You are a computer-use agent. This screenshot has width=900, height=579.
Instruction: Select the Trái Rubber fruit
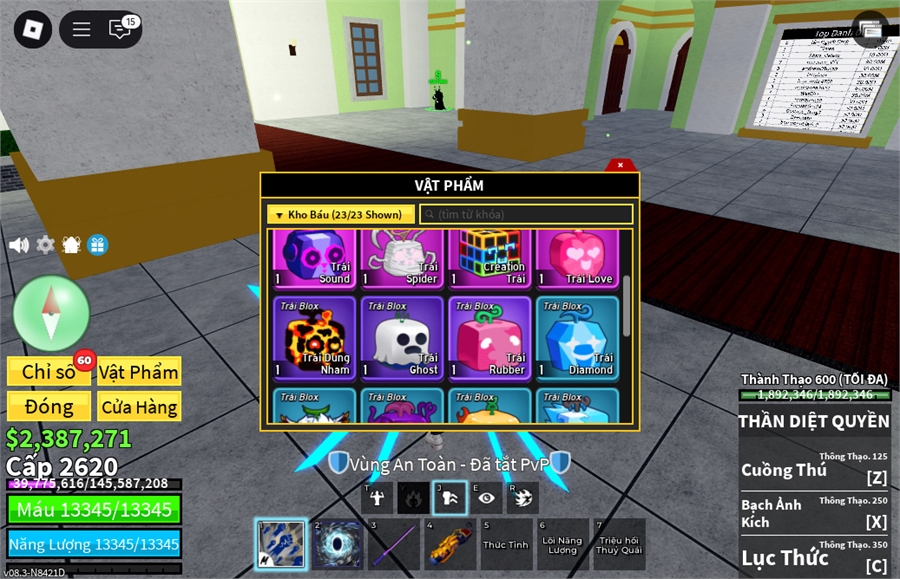click(x=490, y=338)
